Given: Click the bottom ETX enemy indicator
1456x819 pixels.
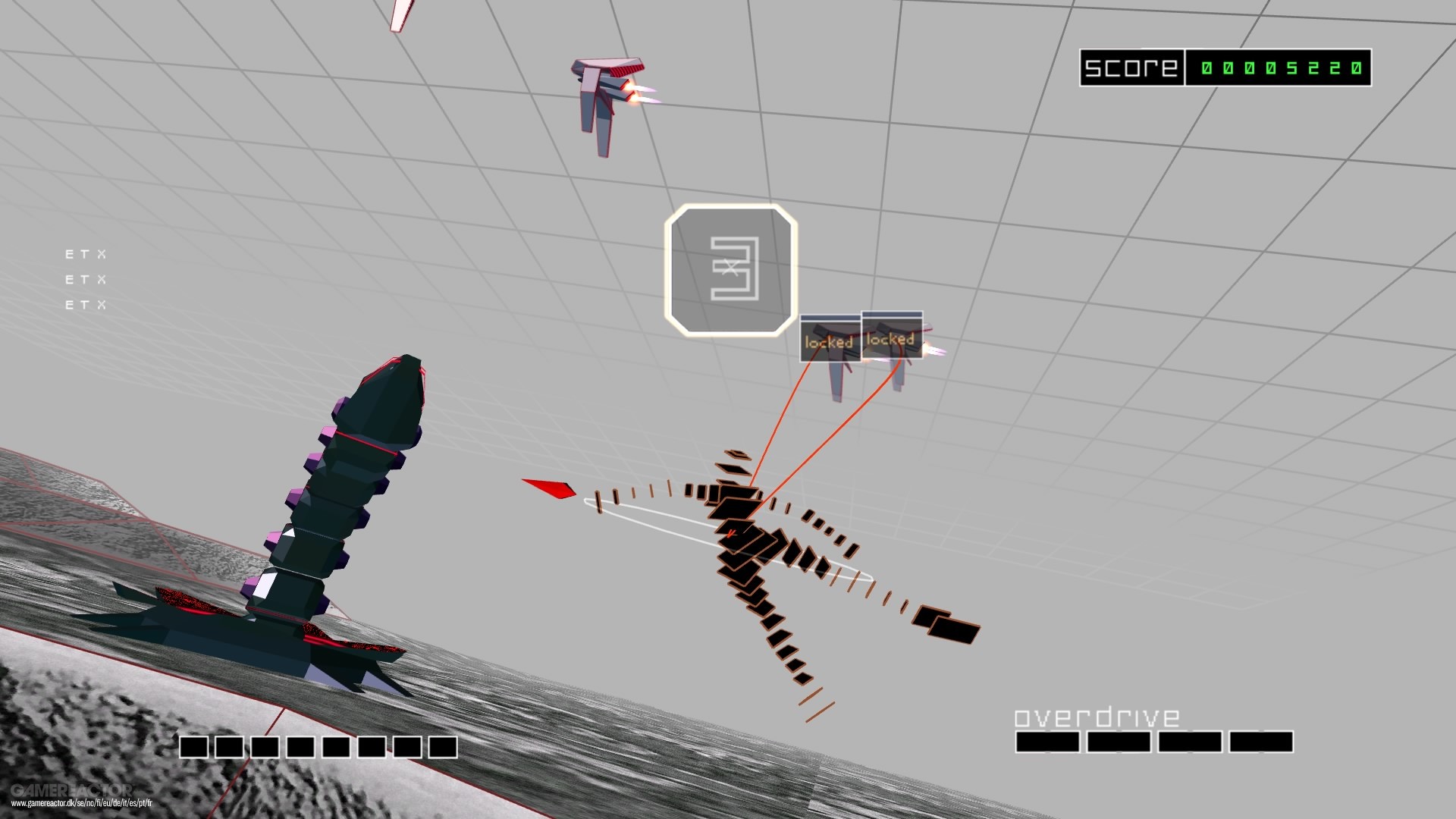Looking at the screenshot, I should point(85,303).
